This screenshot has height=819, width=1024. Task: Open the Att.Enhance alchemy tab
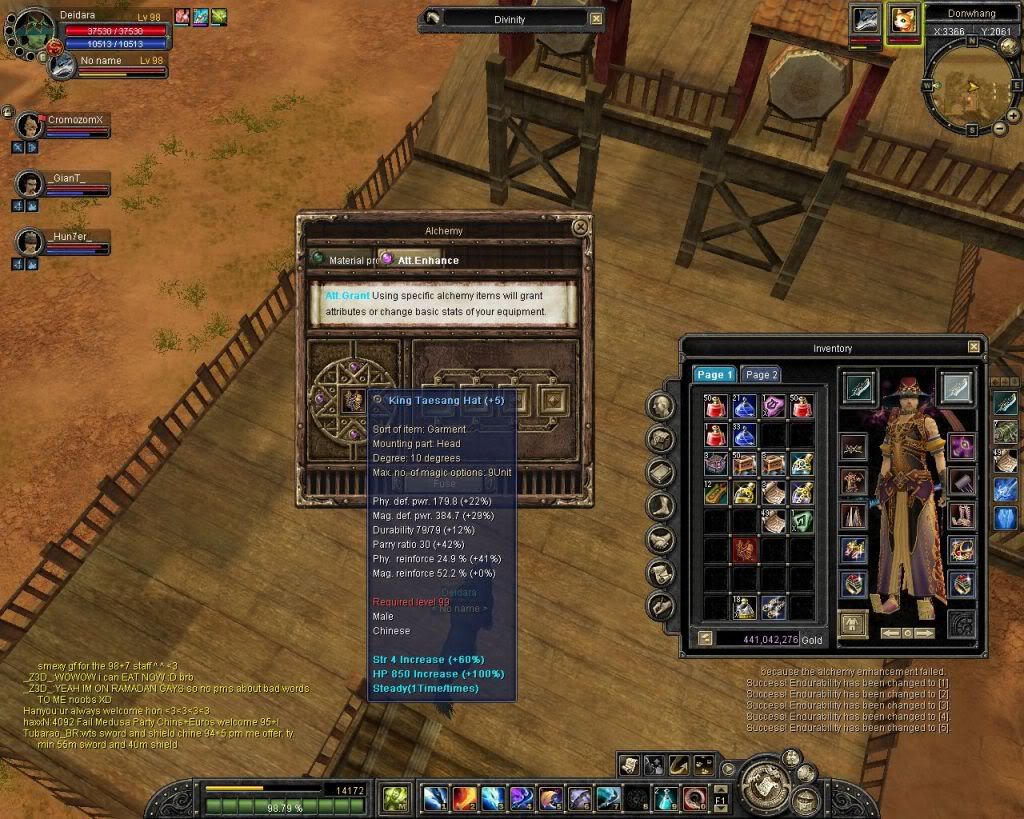(x=427, y=260)
